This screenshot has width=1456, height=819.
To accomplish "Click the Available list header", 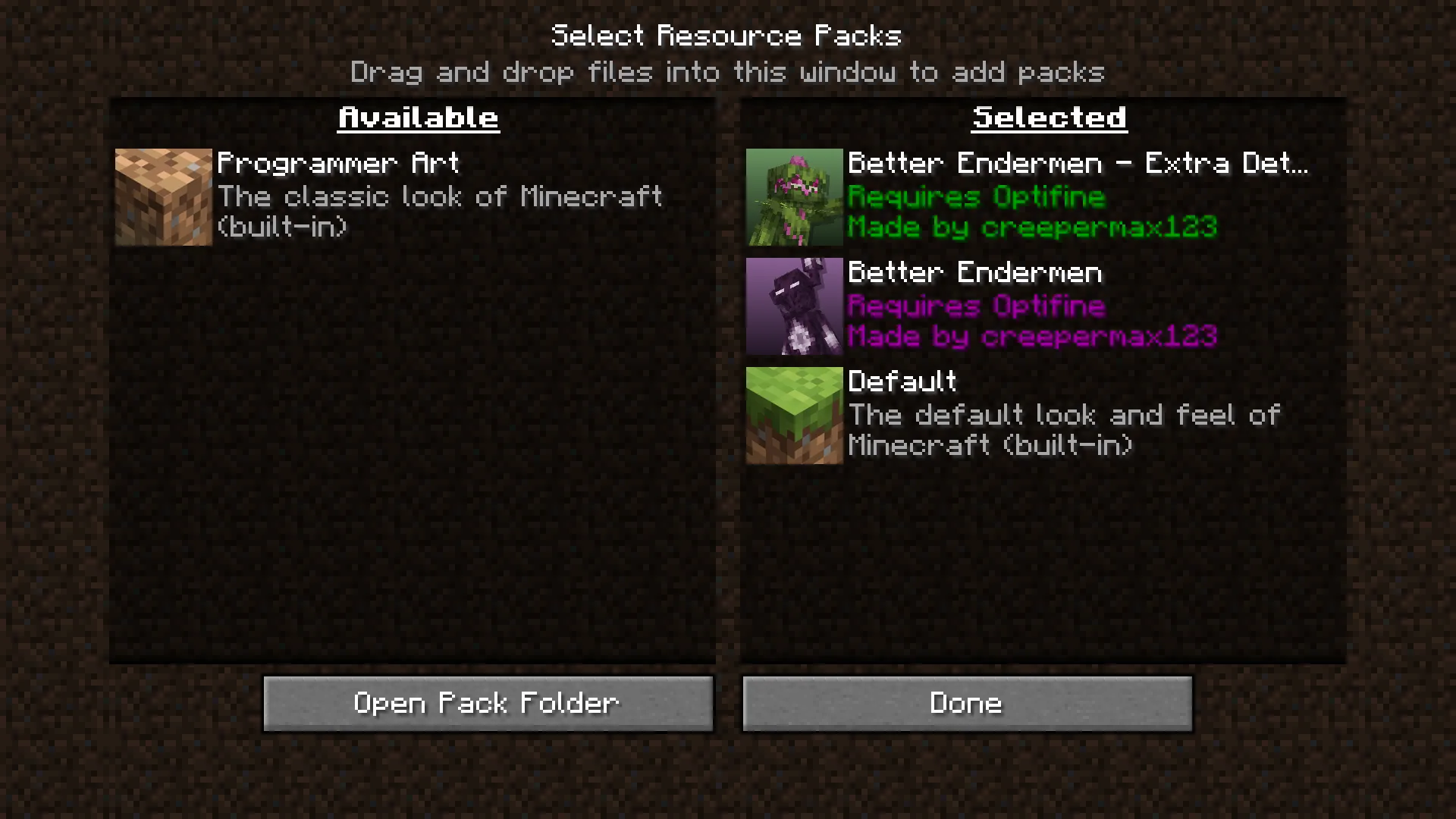I will 418,117.
